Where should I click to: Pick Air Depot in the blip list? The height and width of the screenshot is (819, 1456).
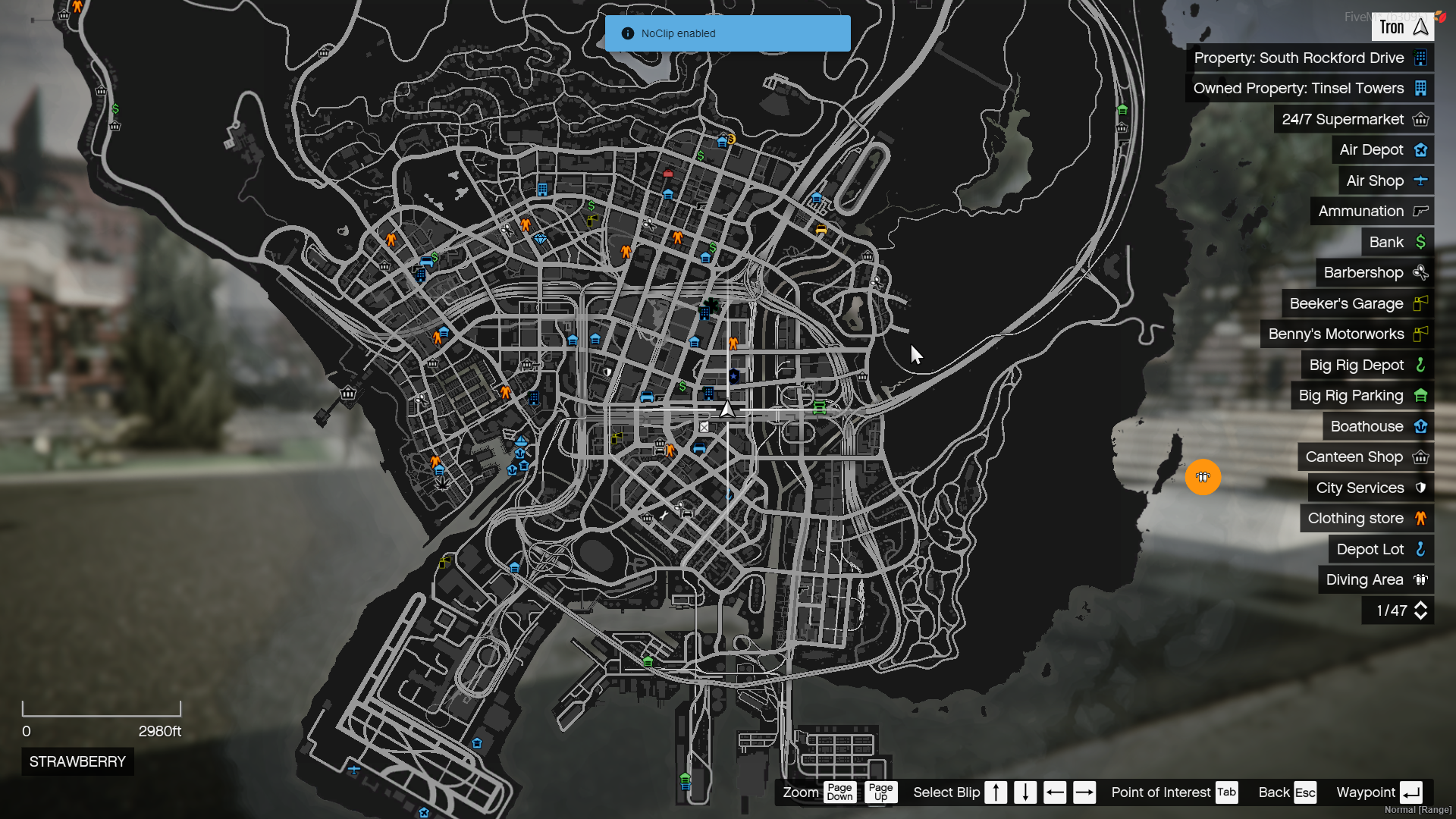click(1382, 150)
